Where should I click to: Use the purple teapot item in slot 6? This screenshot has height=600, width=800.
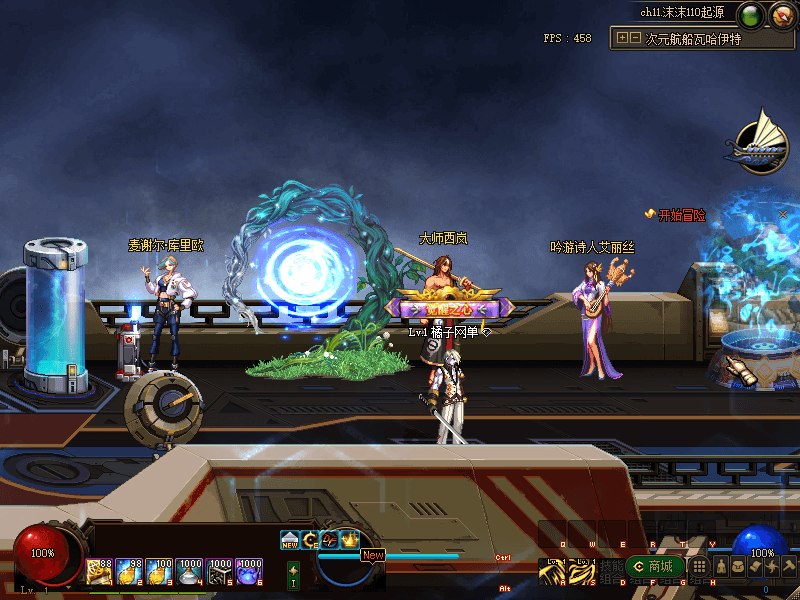(249, 571)
